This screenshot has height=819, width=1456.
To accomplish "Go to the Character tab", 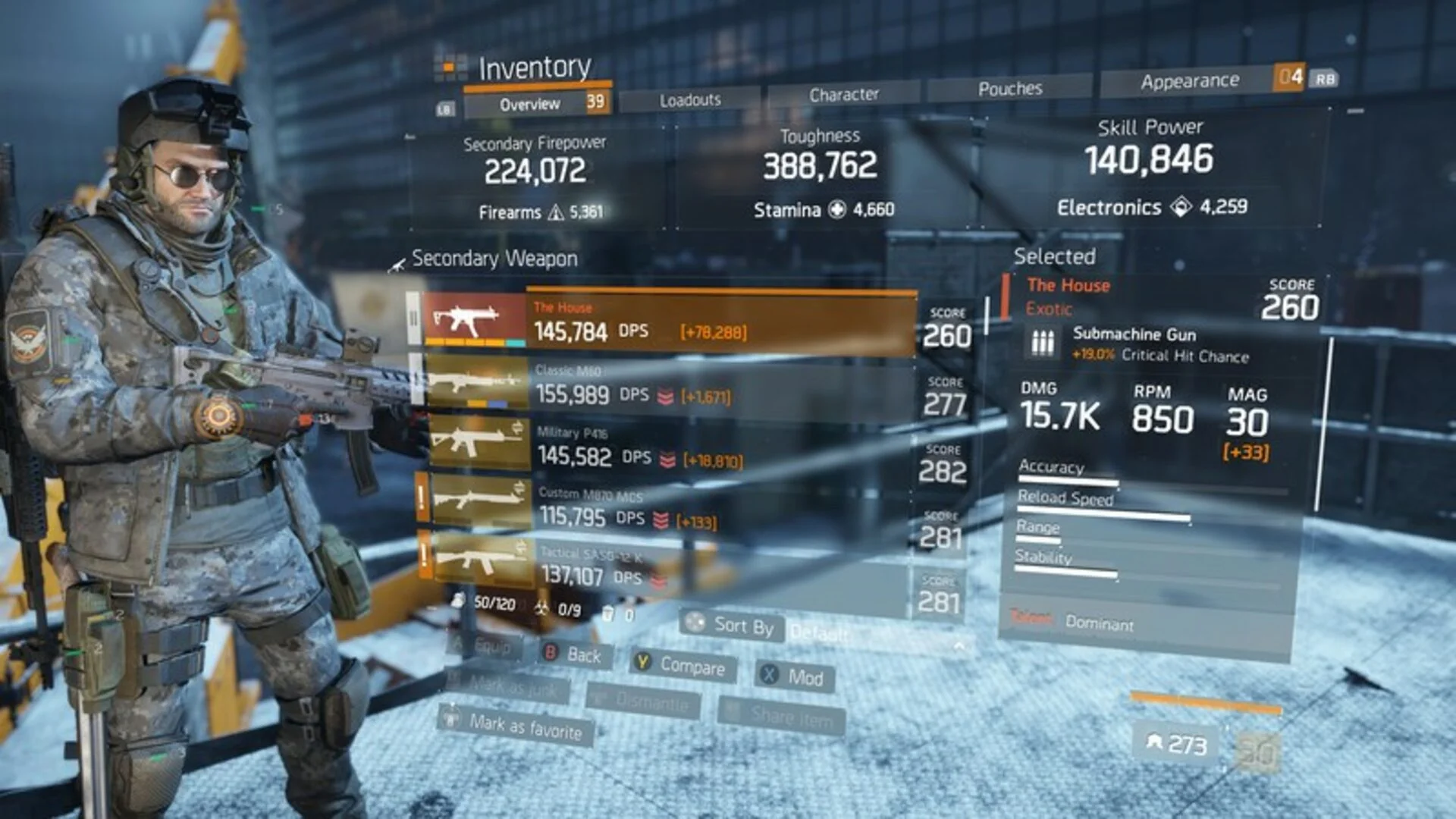I will pos(843,95).
